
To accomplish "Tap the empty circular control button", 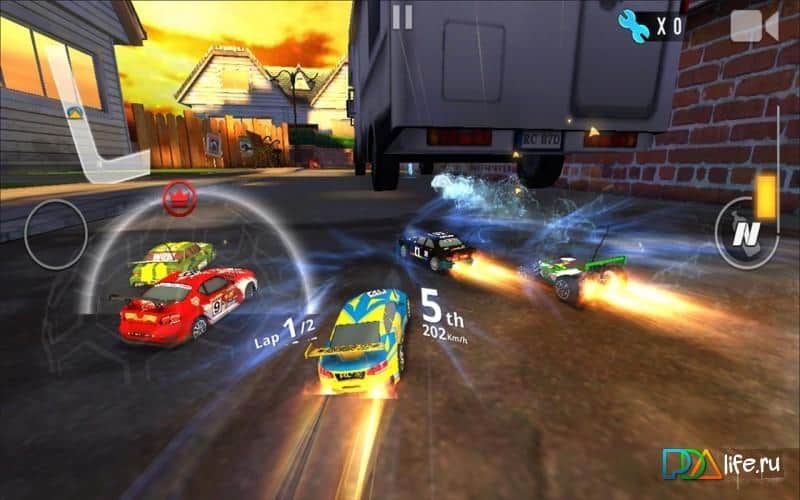I will click(x=56, y=233).
